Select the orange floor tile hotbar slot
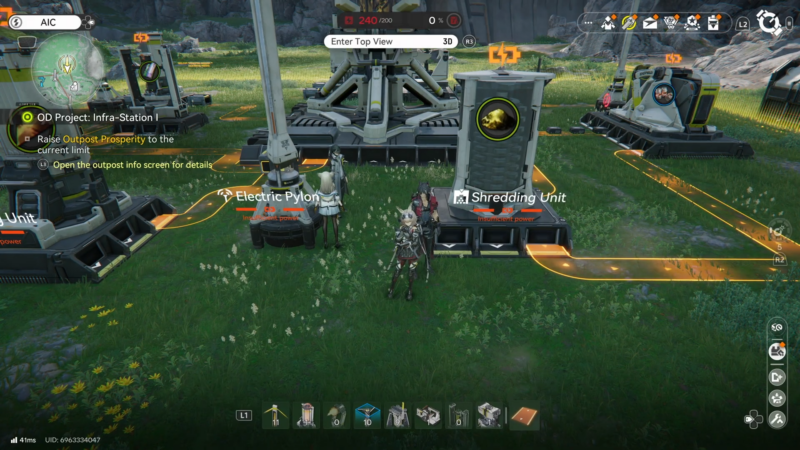The image size is (800, 450). tap(524, 415)
